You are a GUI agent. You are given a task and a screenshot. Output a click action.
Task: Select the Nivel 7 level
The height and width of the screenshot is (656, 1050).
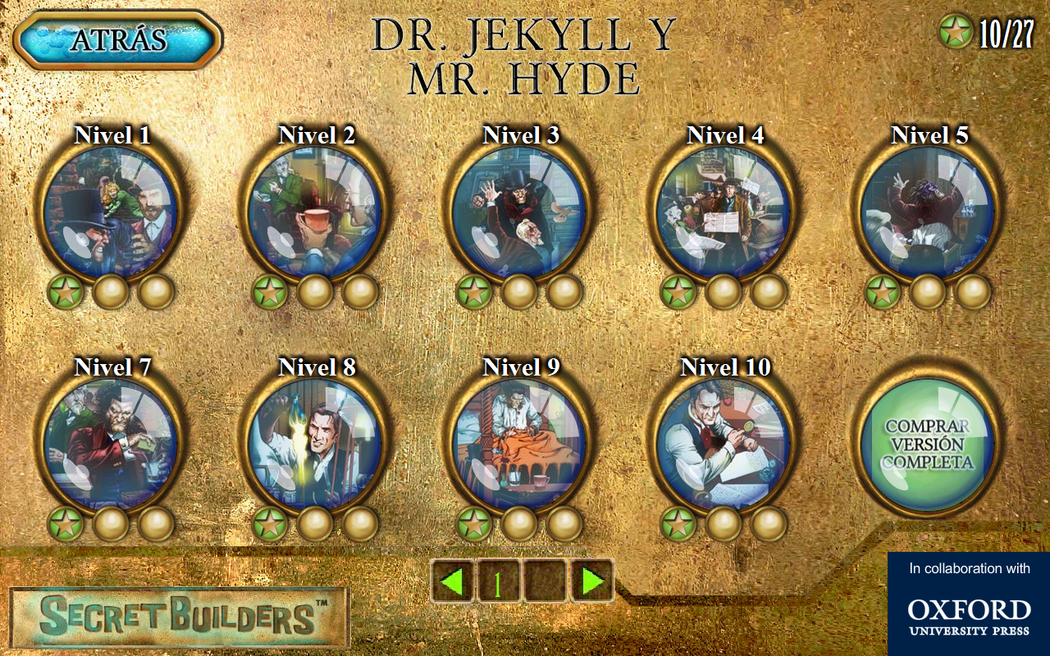click(x=110, y=443)
